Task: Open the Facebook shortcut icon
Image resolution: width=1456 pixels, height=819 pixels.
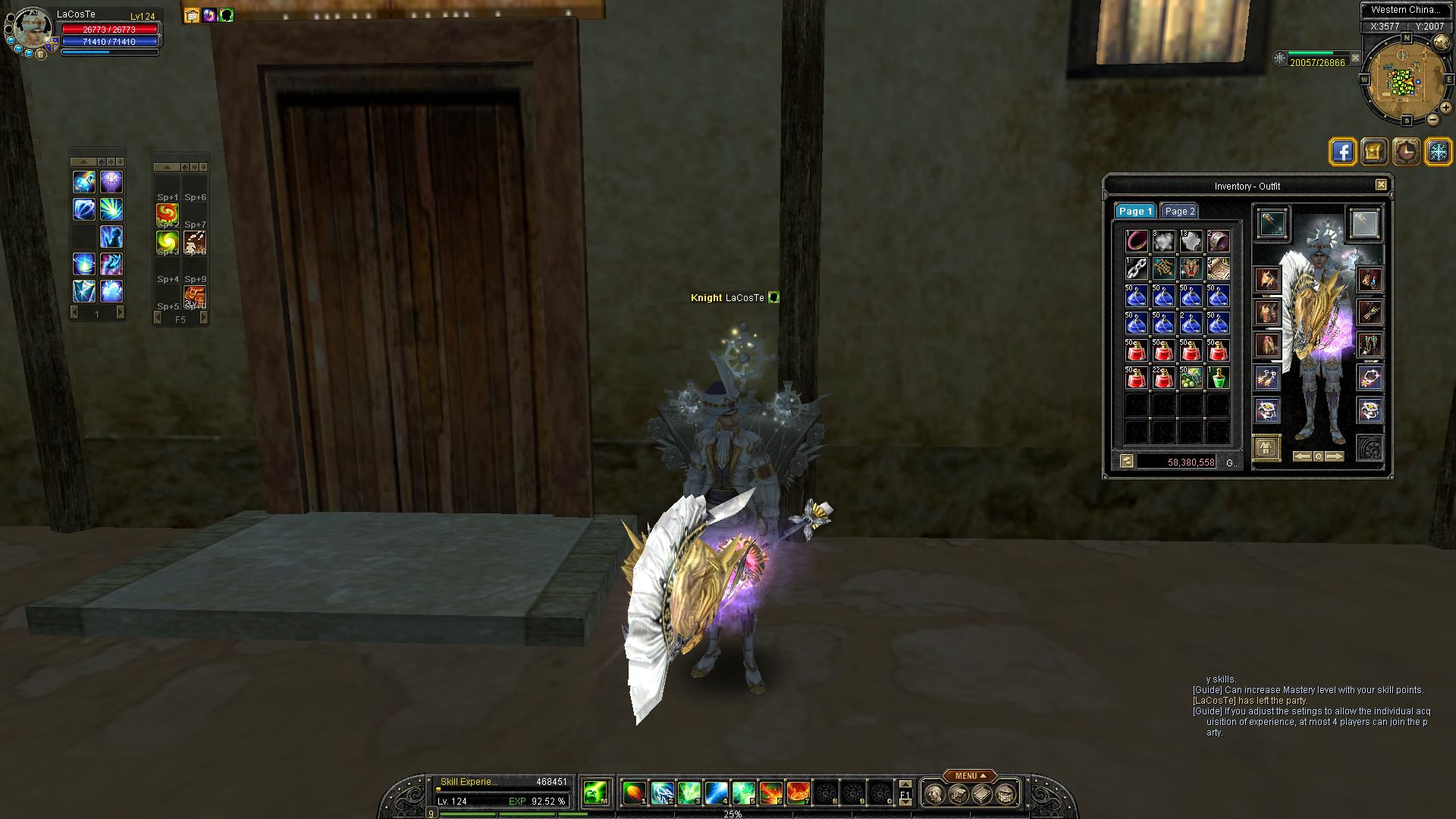Action: click(x=1342, y=152)
